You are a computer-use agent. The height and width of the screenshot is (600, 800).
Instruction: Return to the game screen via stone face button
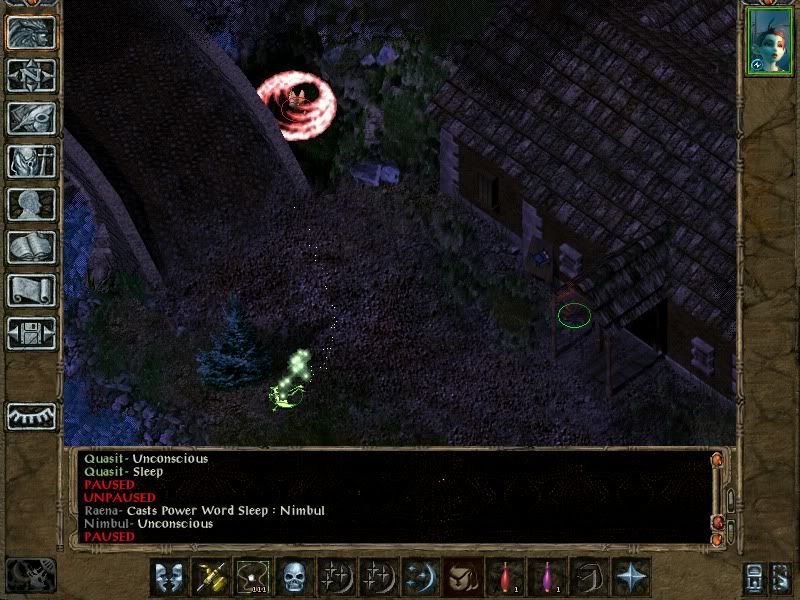click(x=31, y=31)
